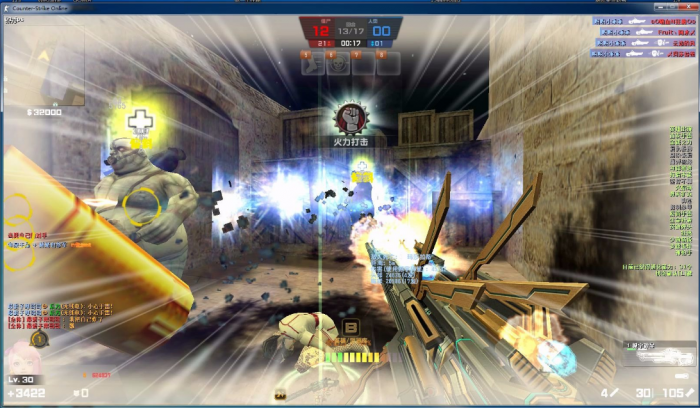The height and width of the screenshot is (408, 700).
Task: Click the 火力打击 fist emblem
Action: pos(350,118)
